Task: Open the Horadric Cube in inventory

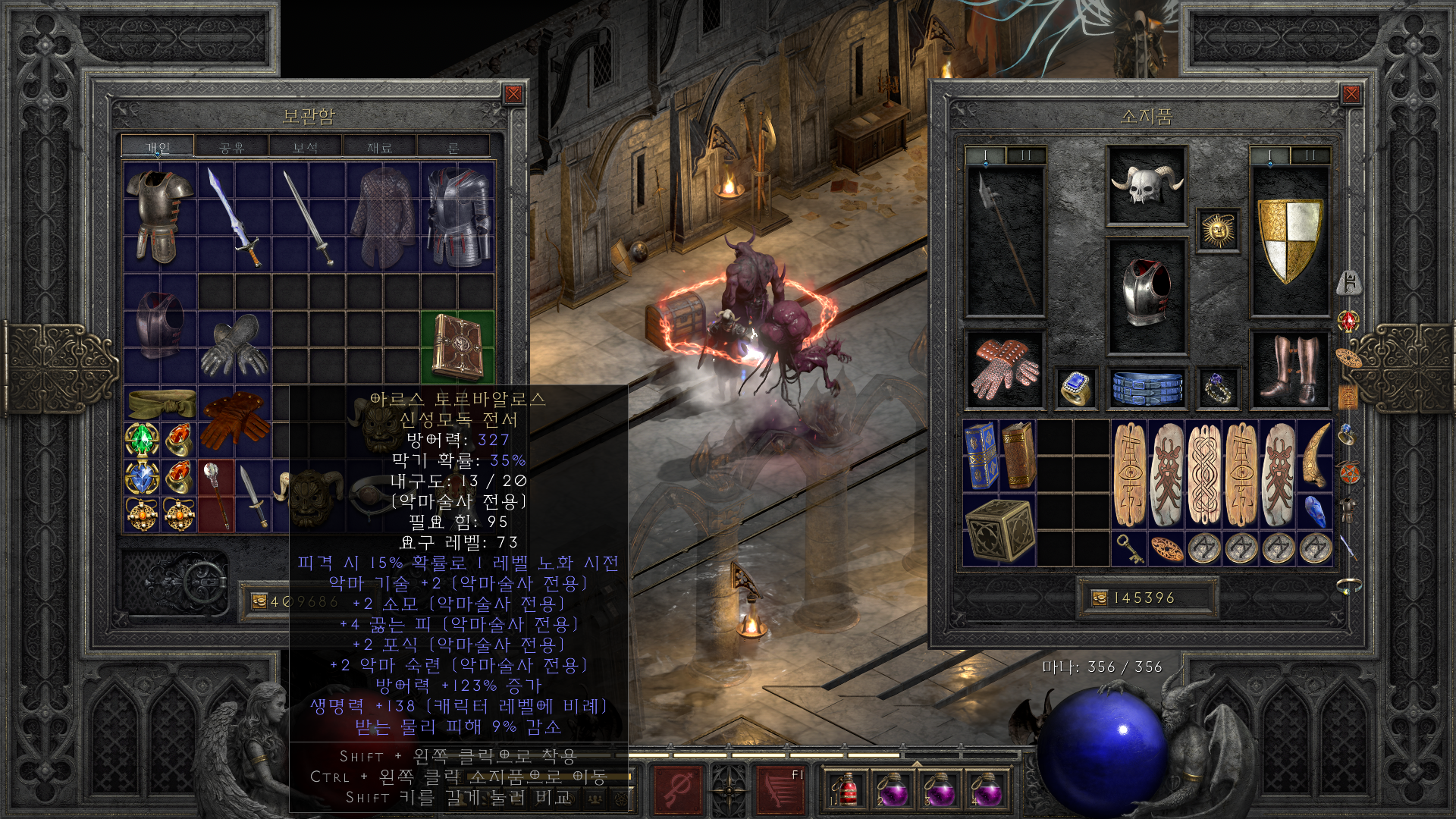Action: [x=999, y=529]
